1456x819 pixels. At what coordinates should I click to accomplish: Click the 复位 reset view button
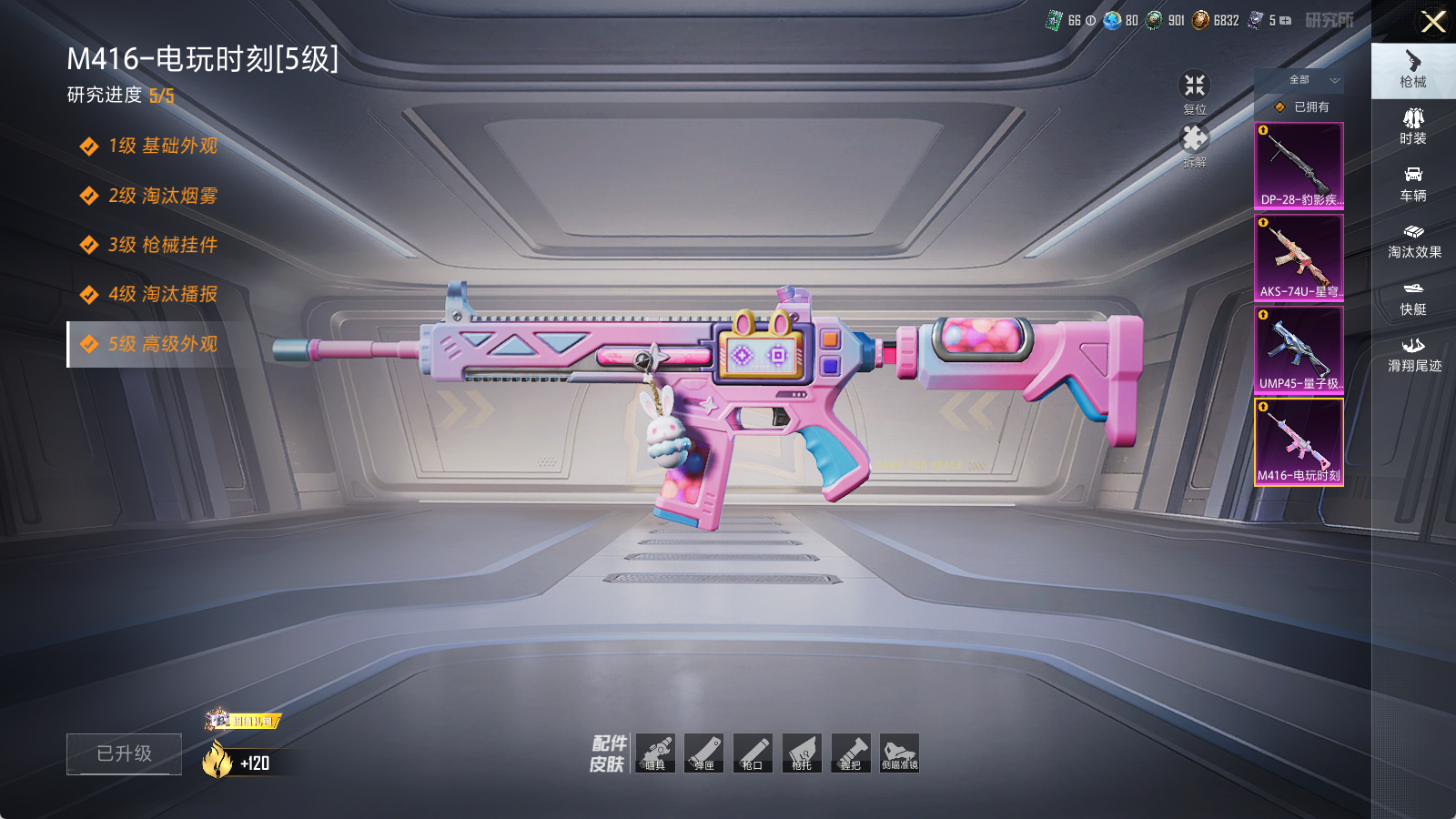coord(1194,93)
